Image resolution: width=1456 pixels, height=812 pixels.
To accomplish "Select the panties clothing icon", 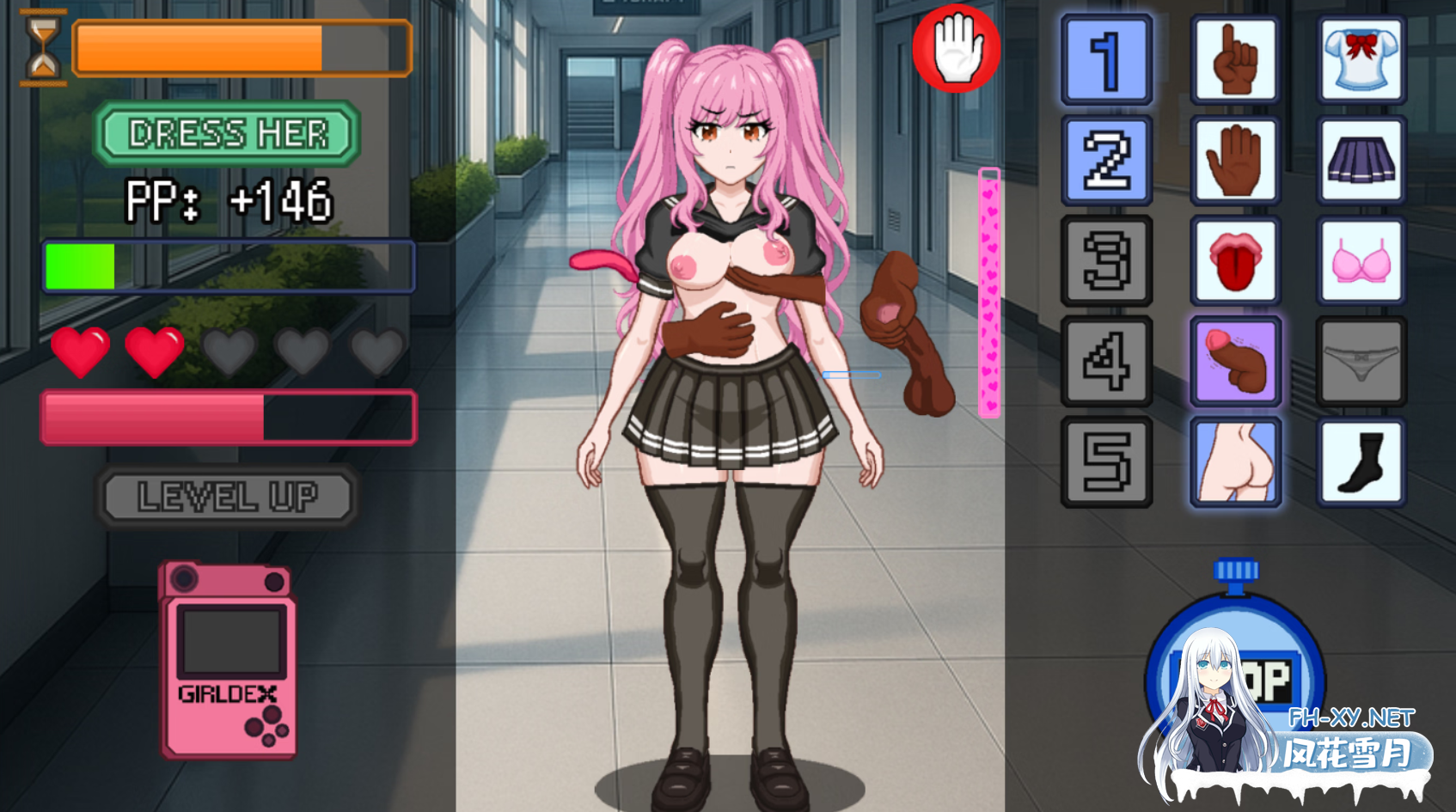I will [x=1361, y=361].
